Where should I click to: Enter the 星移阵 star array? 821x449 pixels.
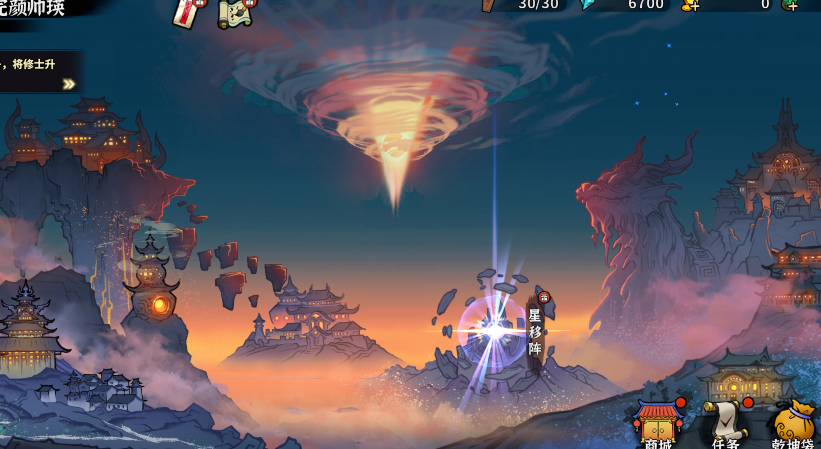(534, 330)
